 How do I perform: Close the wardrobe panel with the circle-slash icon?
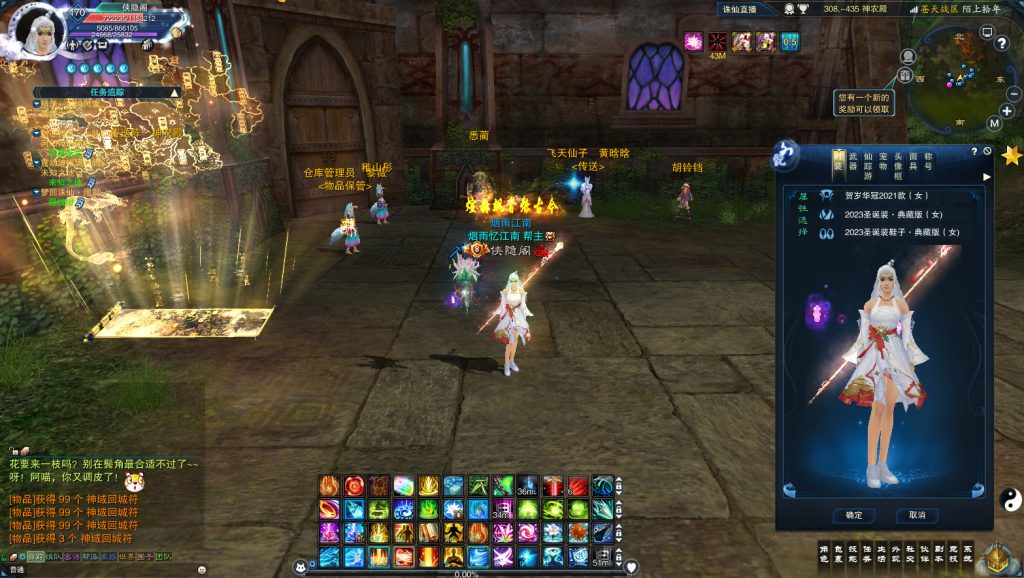987,151
